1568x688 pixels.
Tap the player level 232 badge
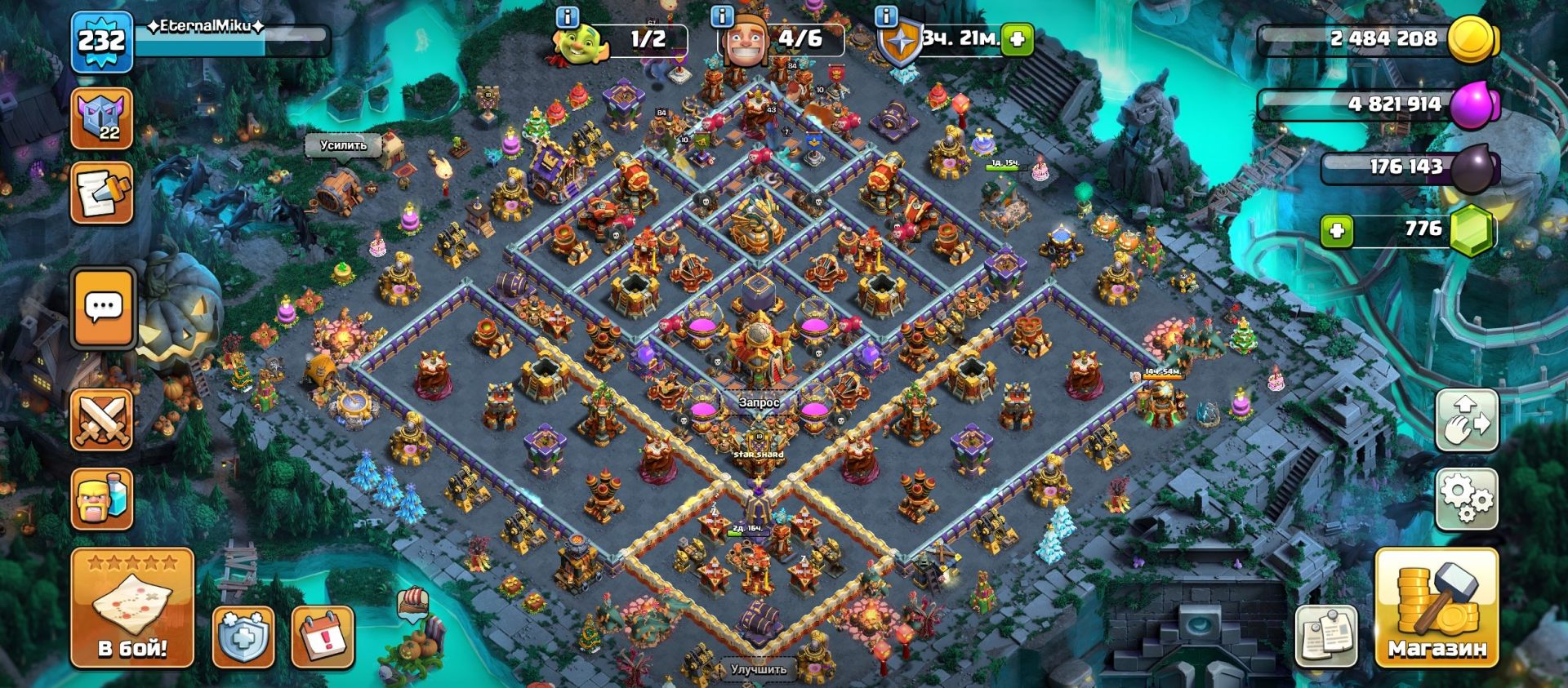click(x=101, y=41)
